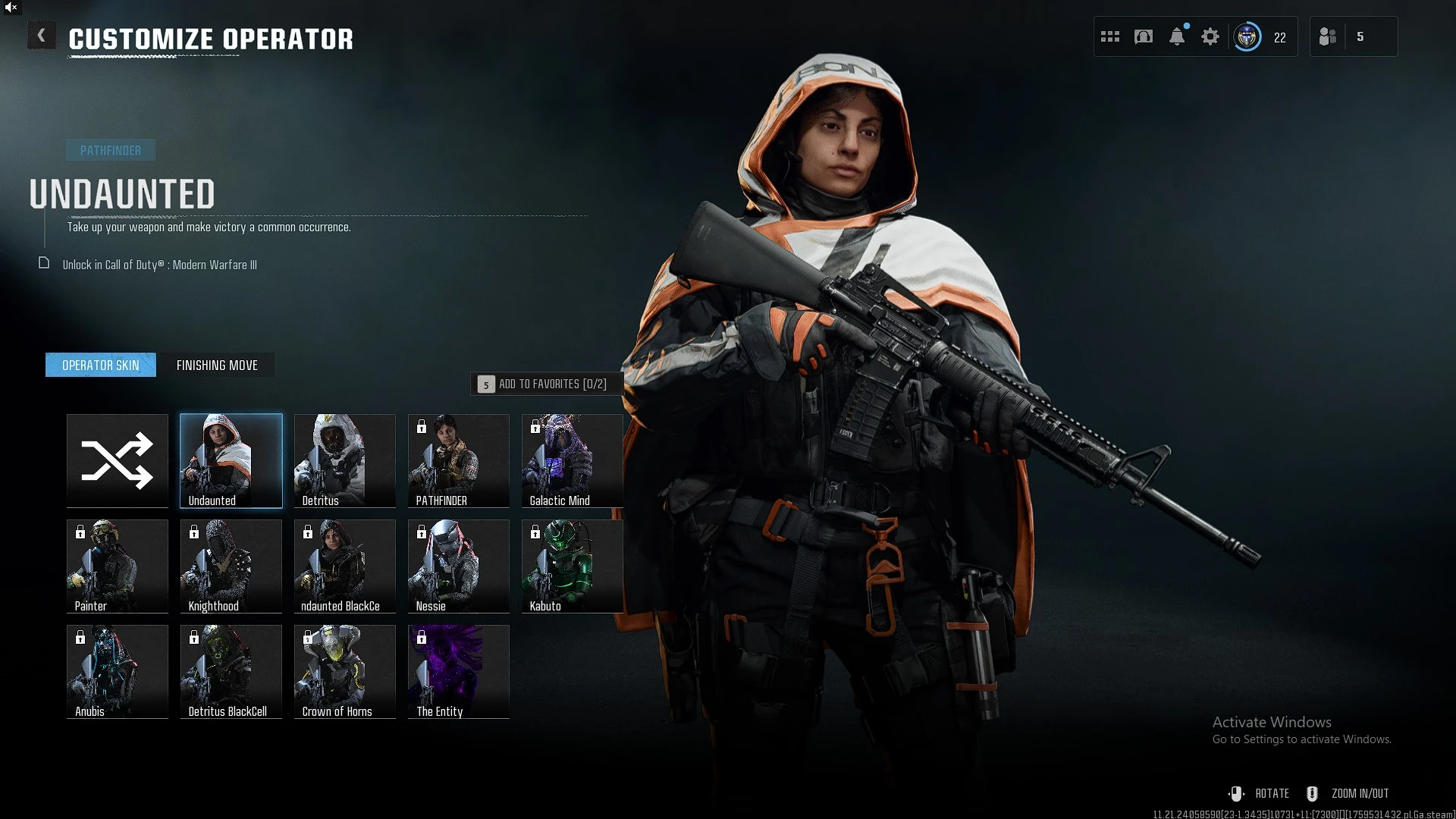The height and width of the screenshot is (819, 1456).
Task: Select The Entity purple skin
Action: coord(459,671)
